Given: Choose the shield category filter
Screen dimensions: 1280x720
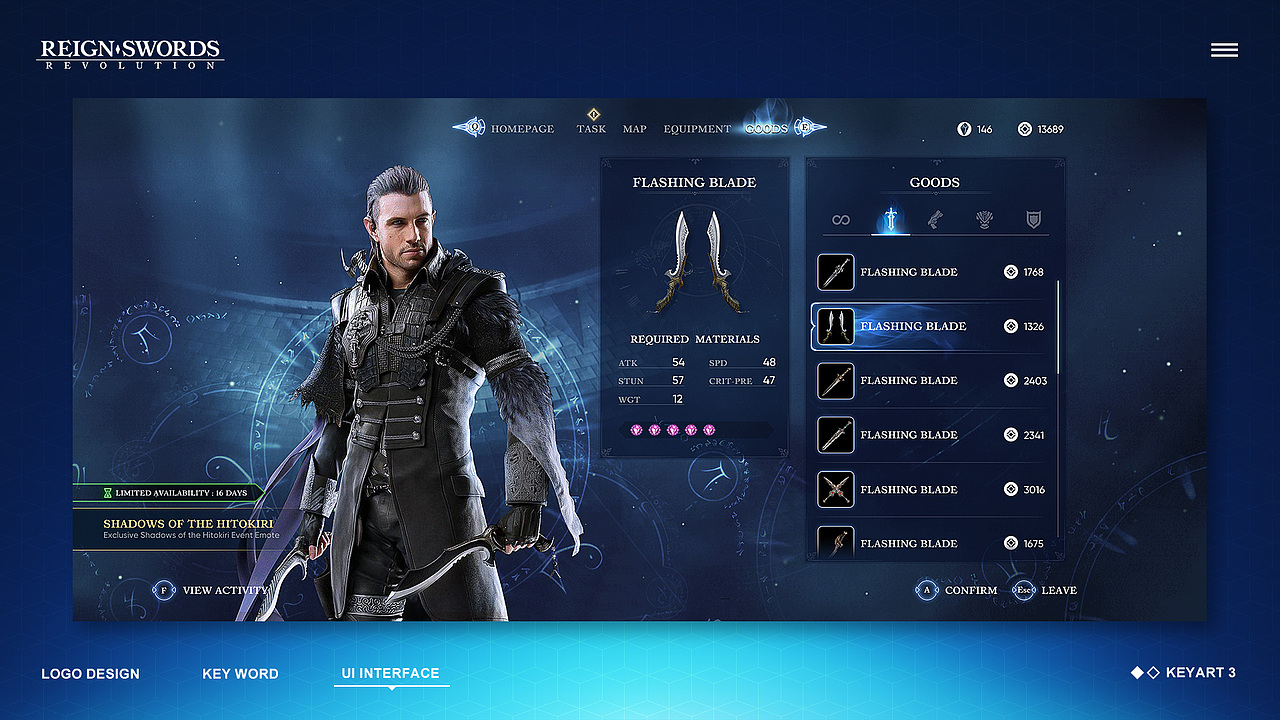Looking at the screenshot, I should coord(1034,220).
